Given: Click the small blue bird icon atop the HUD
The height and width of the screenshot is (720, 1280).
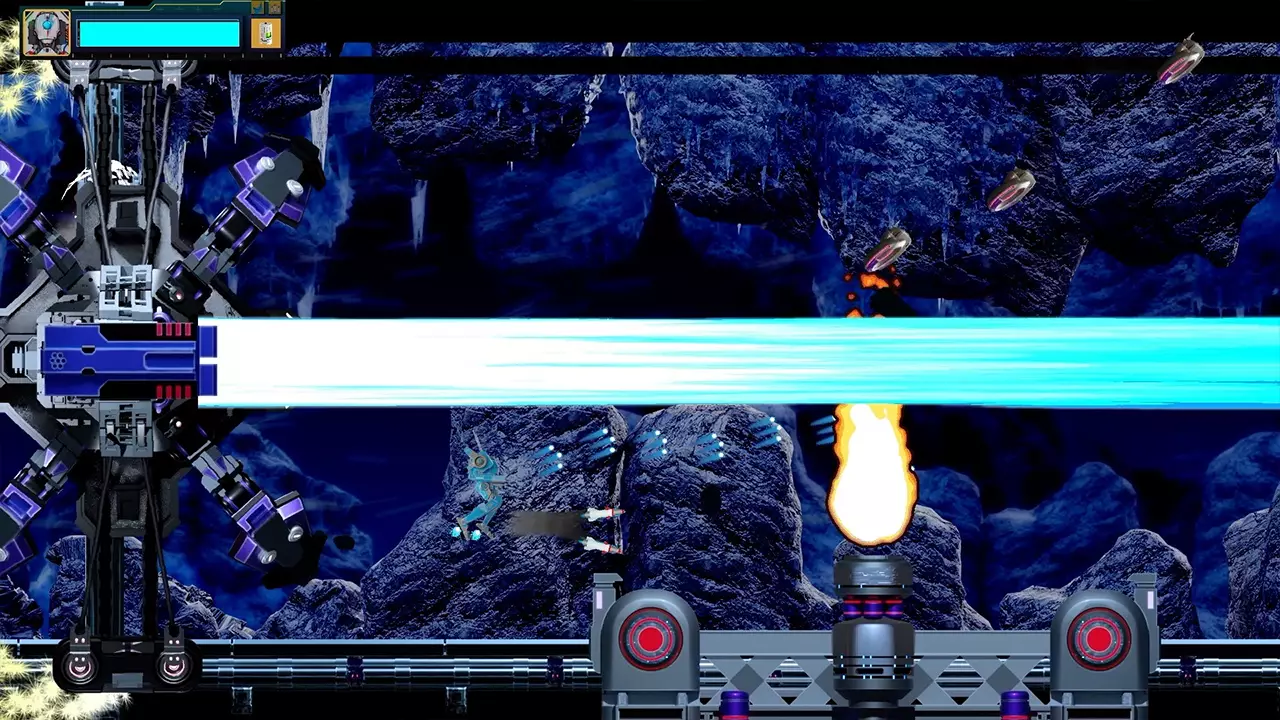Looking at the screenshot, I should [x=258, y=7].
